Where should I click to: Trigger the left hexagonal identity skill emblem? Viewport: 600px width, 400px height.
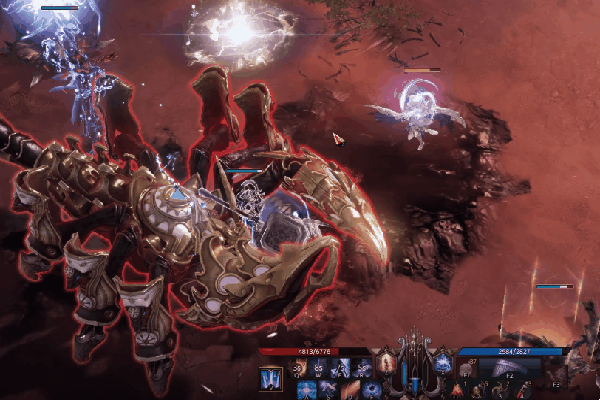[385, 363]
